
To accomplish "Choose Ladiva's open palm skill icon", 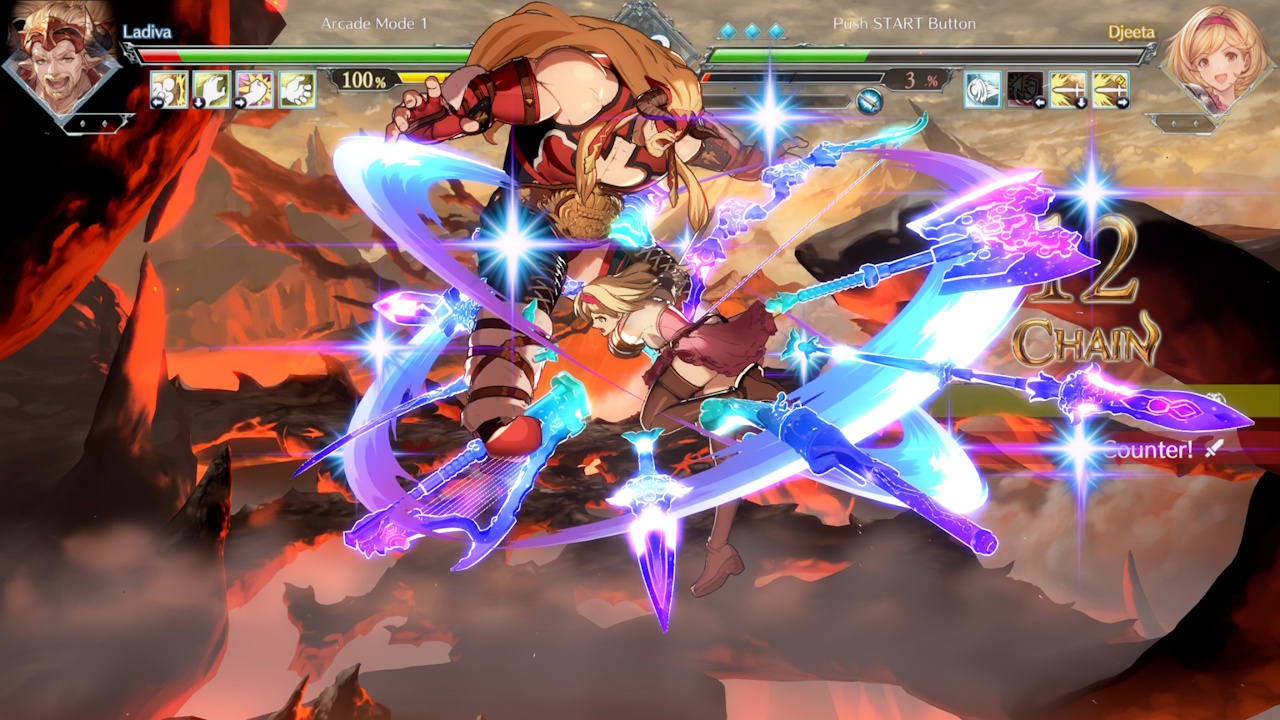I will 297,89.
